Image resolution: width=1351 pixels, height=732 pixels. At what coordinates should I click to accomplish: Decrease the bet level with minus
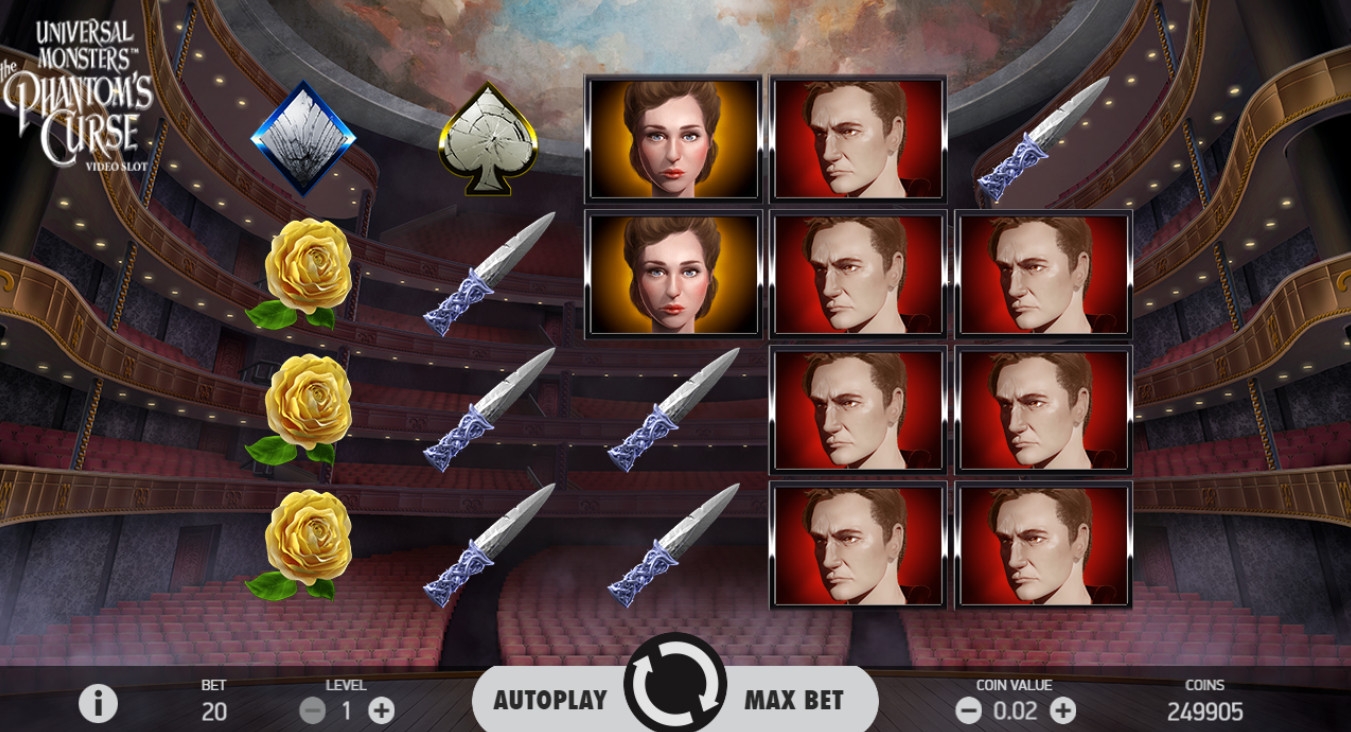313,711
